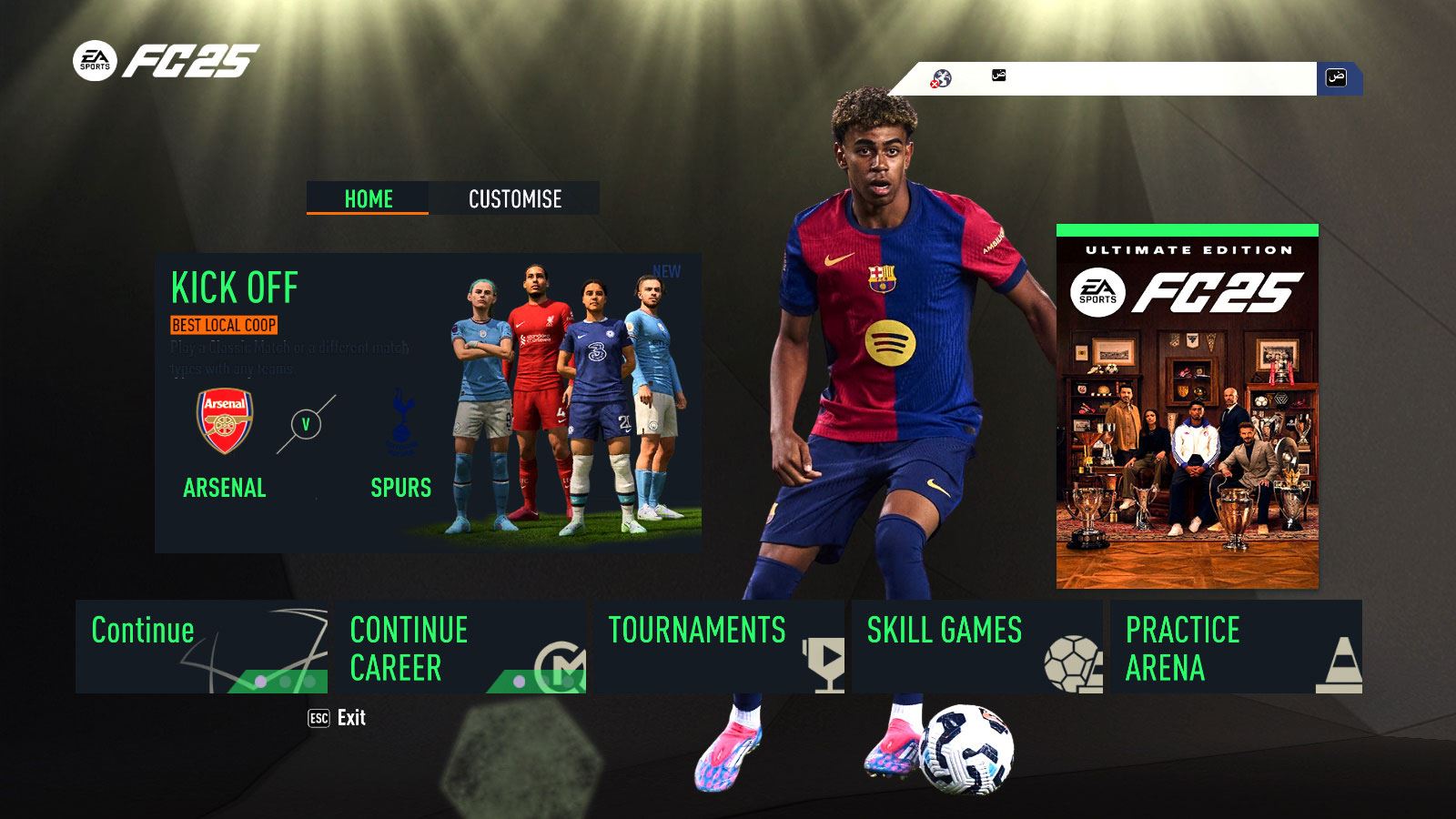Click the Ultimate Edition cover art

1187,407
